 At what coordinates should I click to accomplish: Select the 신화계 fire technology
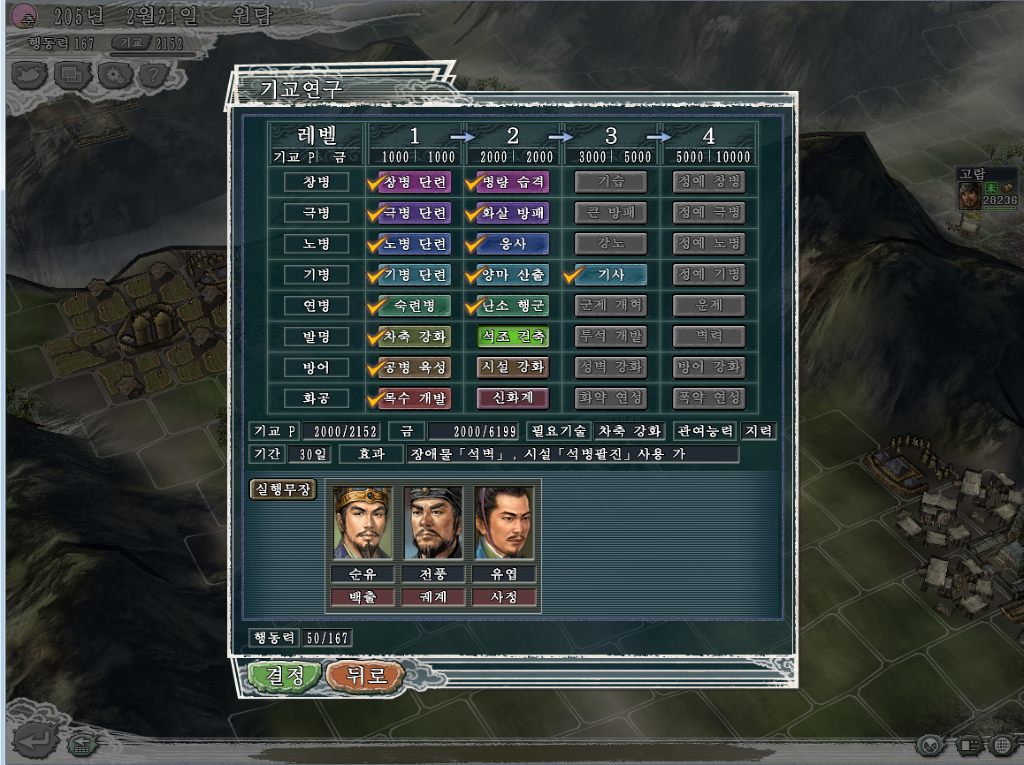point(513,398)
